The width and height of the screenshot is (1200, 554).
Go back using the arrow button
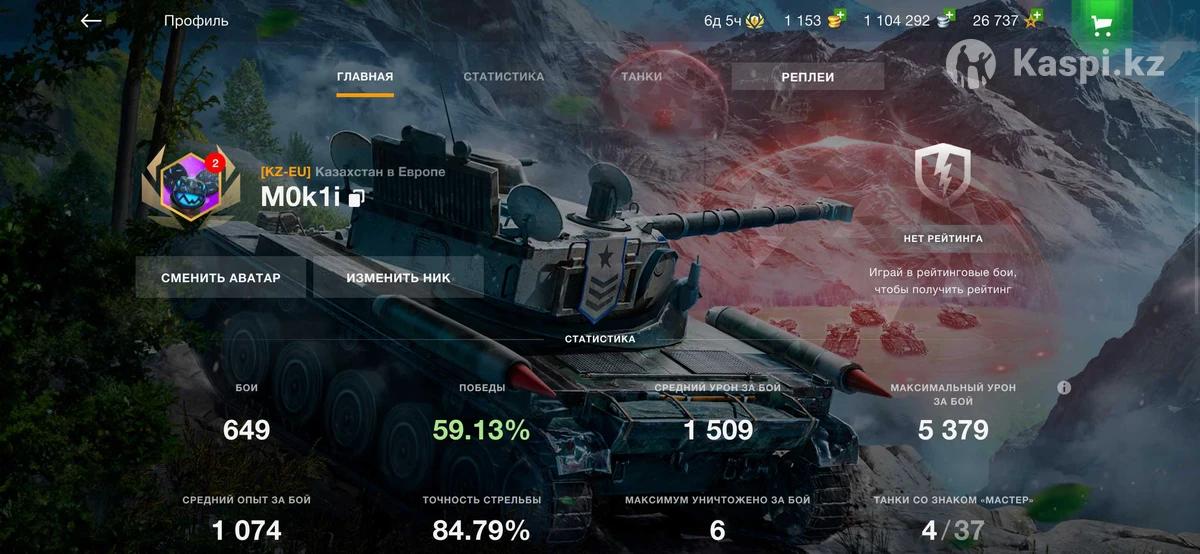(x=91, y=21)
